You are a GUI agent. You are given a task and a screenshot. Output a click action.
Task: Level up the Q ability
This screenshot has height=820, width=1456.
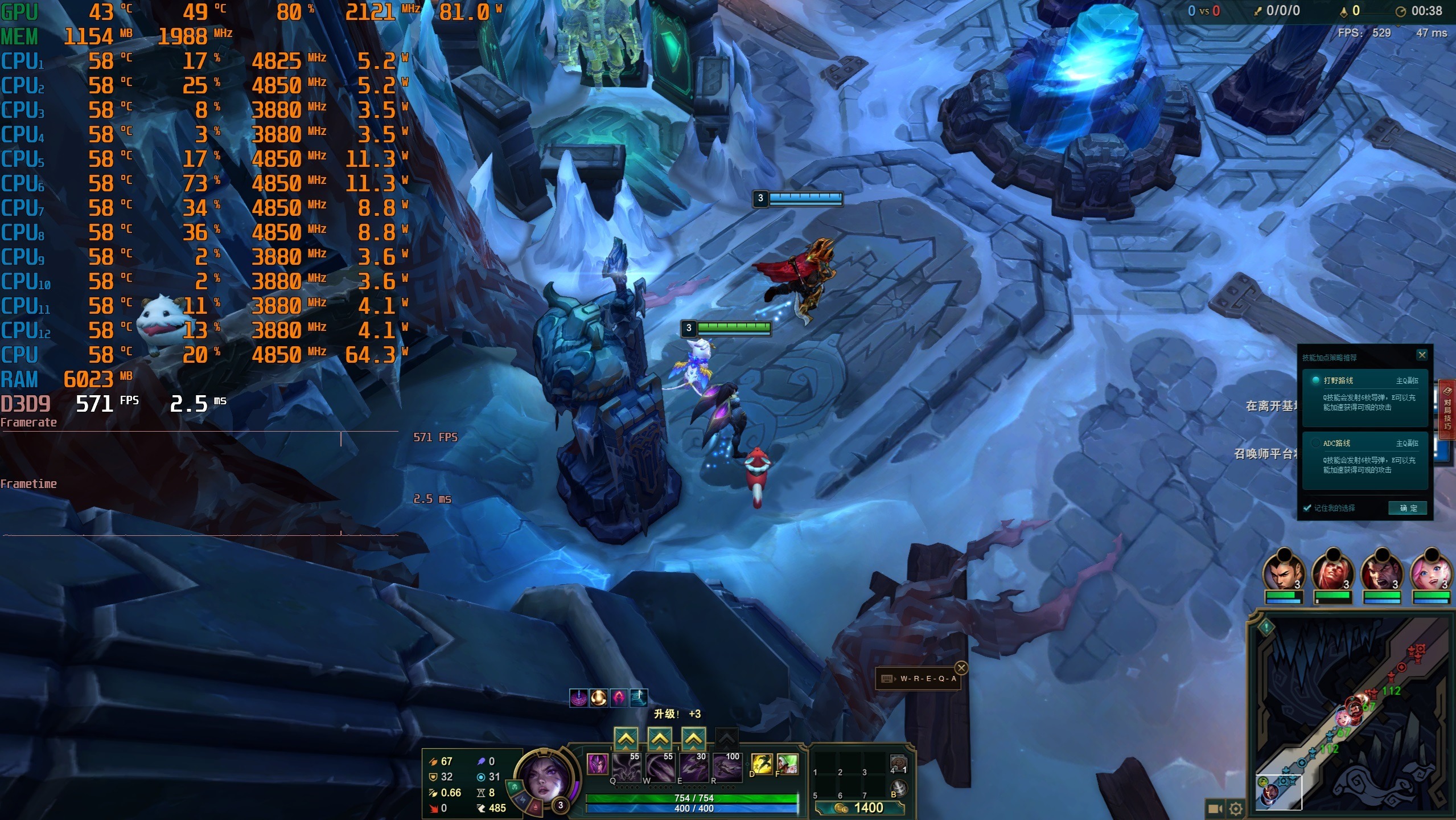(x=626, y=739)
